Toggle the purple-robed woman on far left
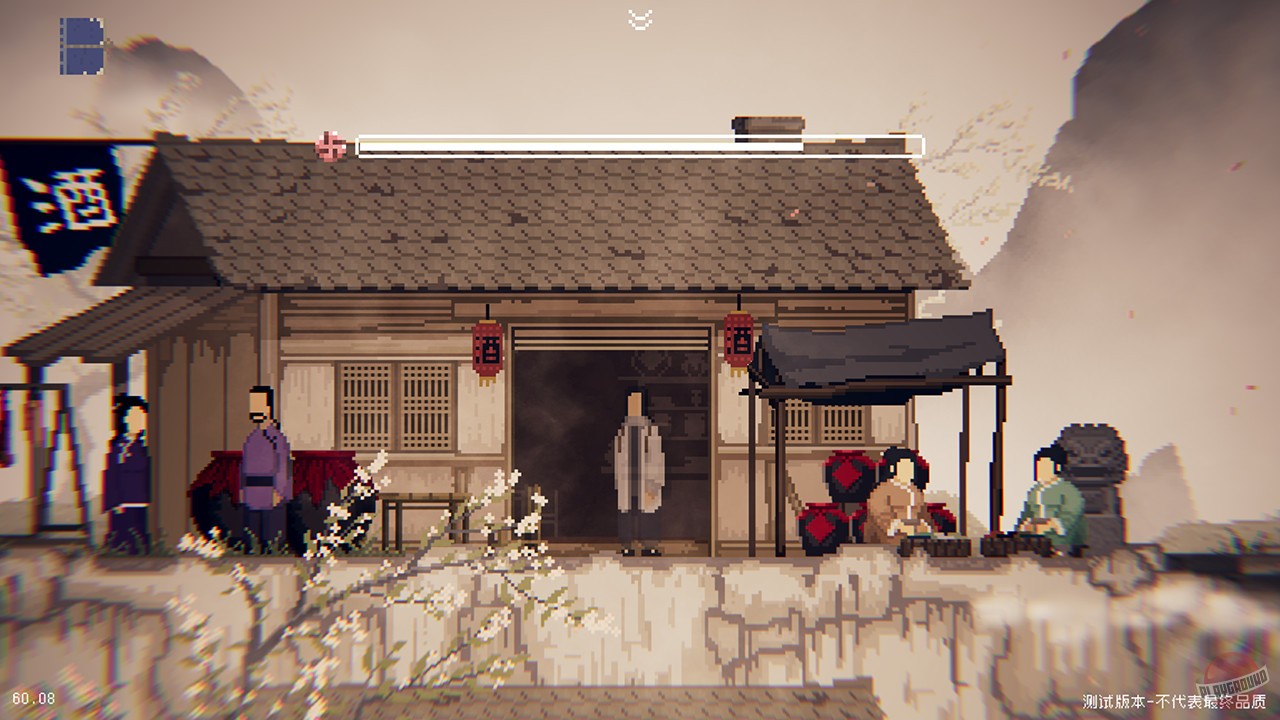The height and width of the screenshot is (720, 1280). pos(125,460)
